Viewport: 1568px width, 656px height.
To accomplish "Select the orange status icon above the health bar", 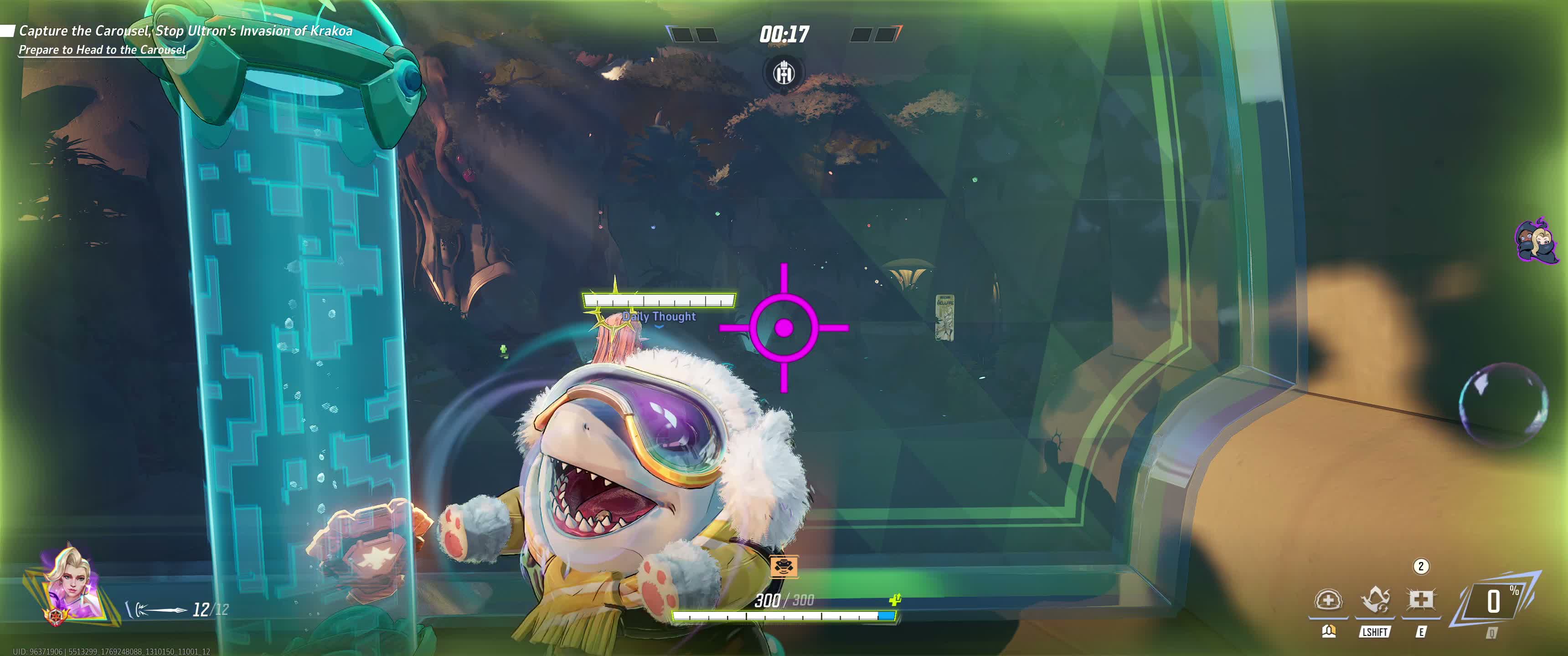I will tap(784, 567).
